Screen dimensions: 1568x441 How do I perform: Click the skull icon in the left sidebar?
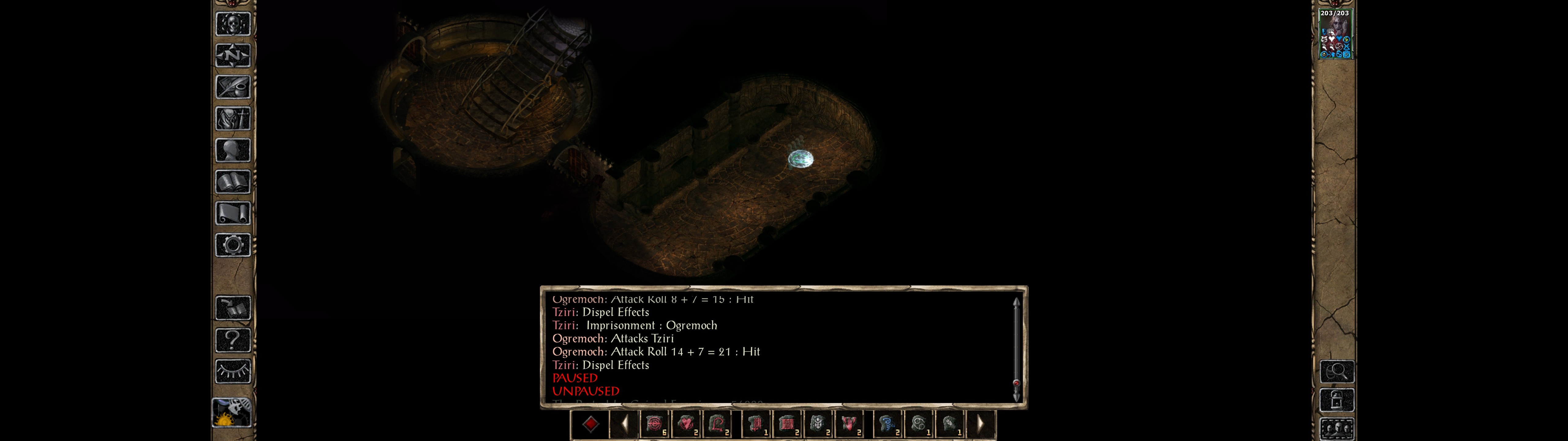[x=232, y=24]
